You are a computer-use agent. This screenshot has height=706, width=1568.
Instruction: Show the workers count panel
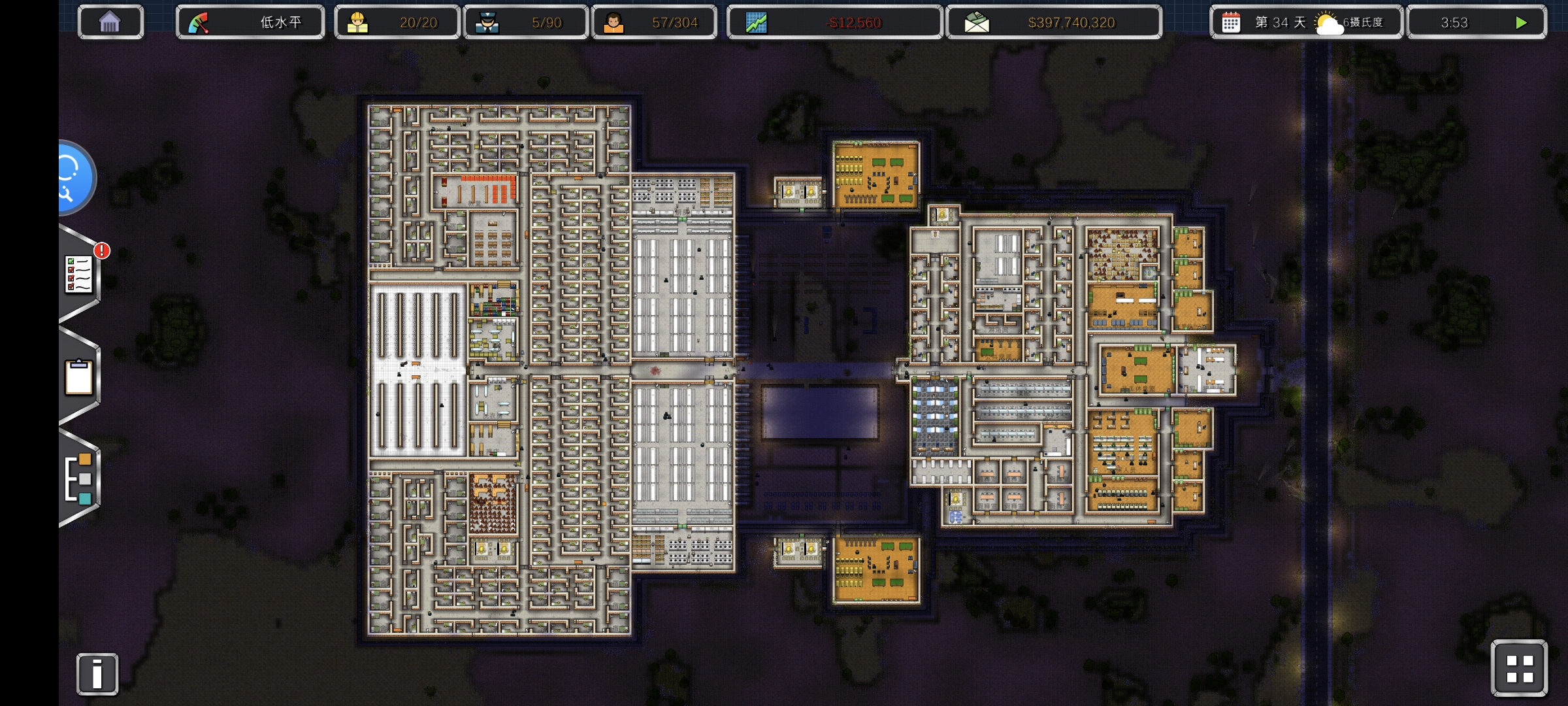pos(397,23)
